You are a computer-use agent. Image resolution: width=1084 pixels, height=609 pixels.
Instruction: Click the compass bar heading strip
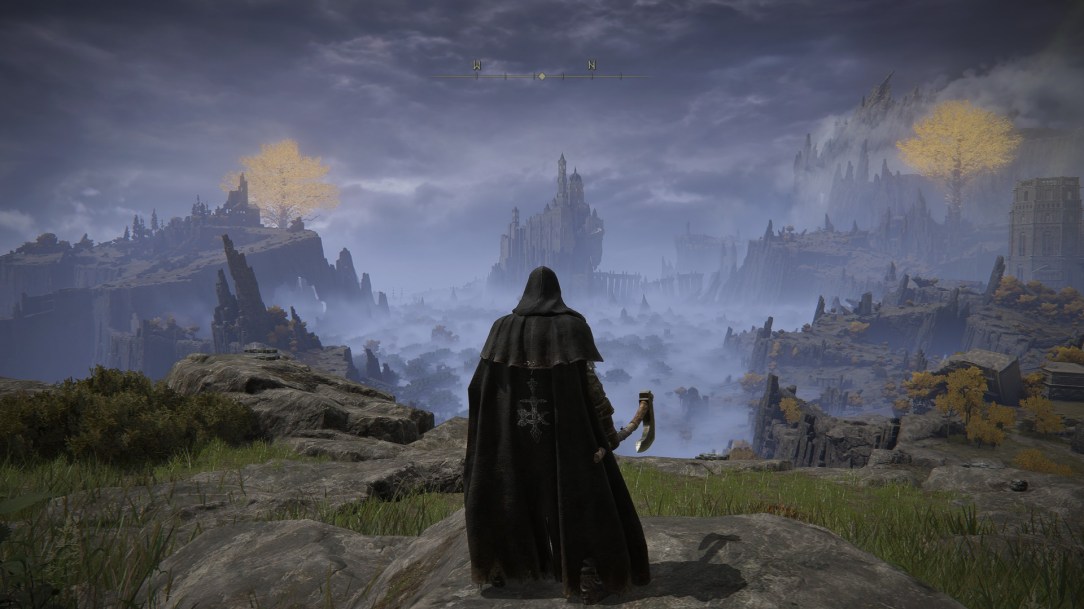tap(541, 74)
